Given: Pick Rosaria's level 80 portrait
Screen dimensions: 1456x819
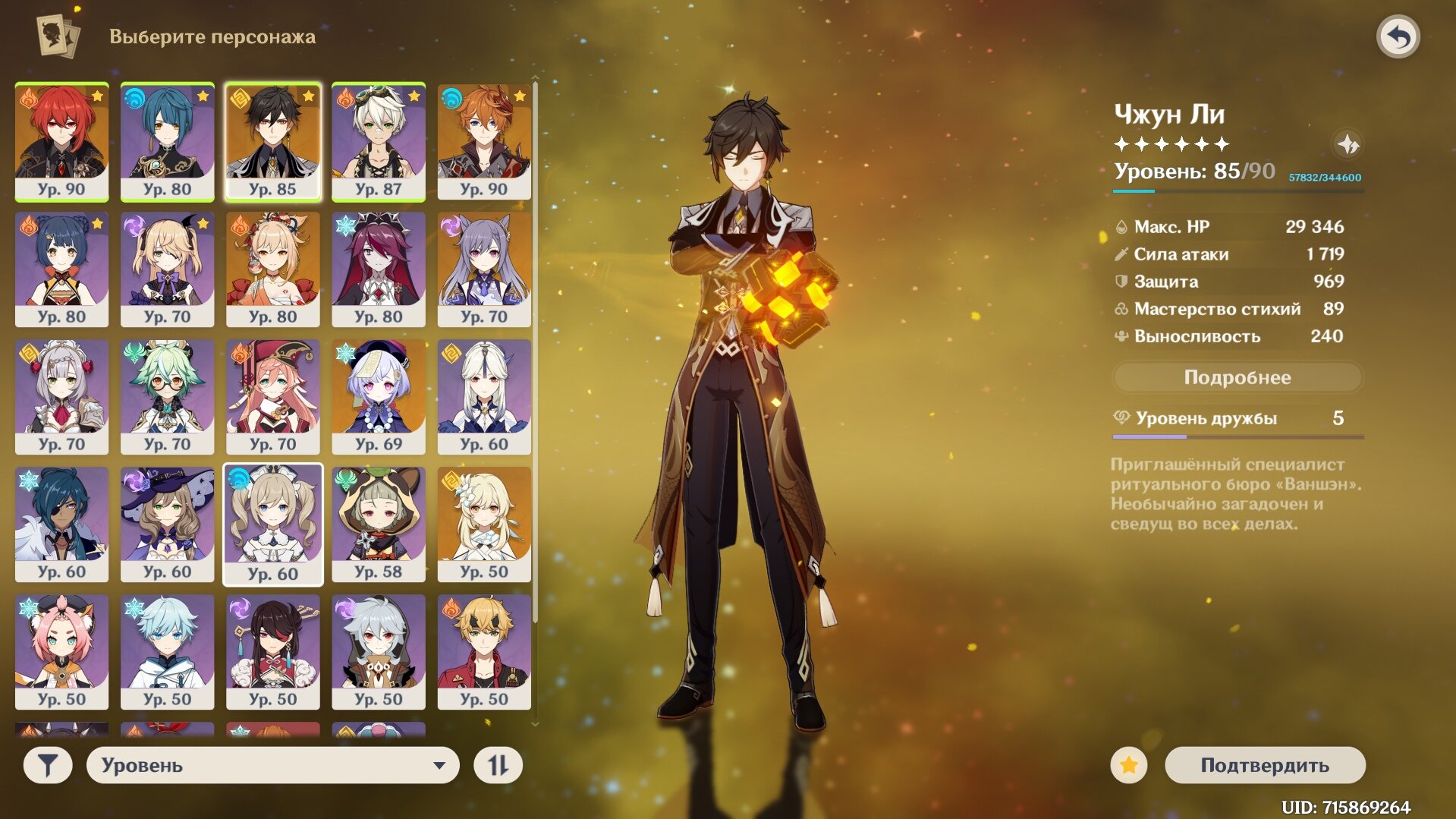Looking at the screenshot, I should [378, 269].
